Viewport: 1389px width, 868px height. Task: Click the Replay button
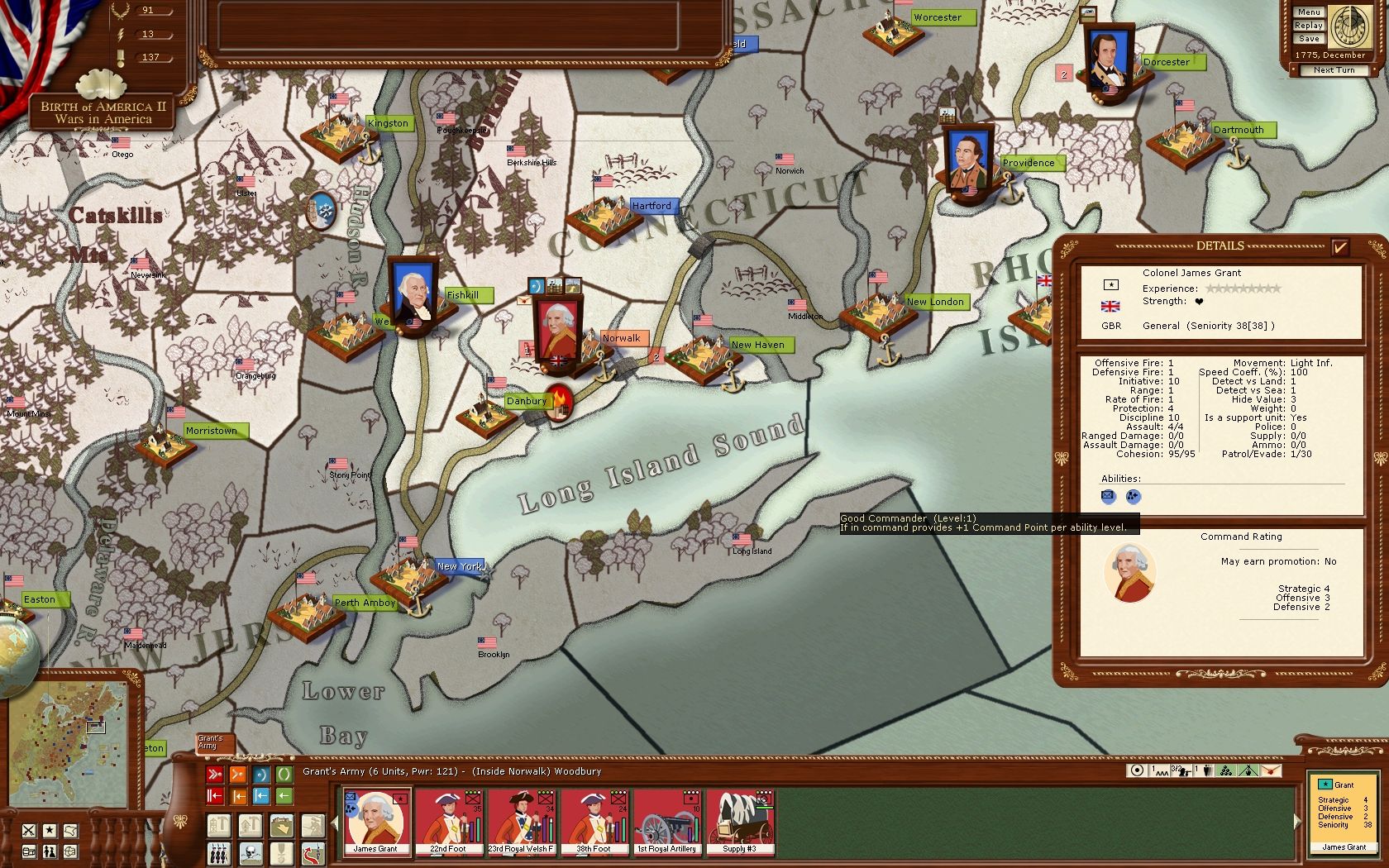click(1309, 26)
